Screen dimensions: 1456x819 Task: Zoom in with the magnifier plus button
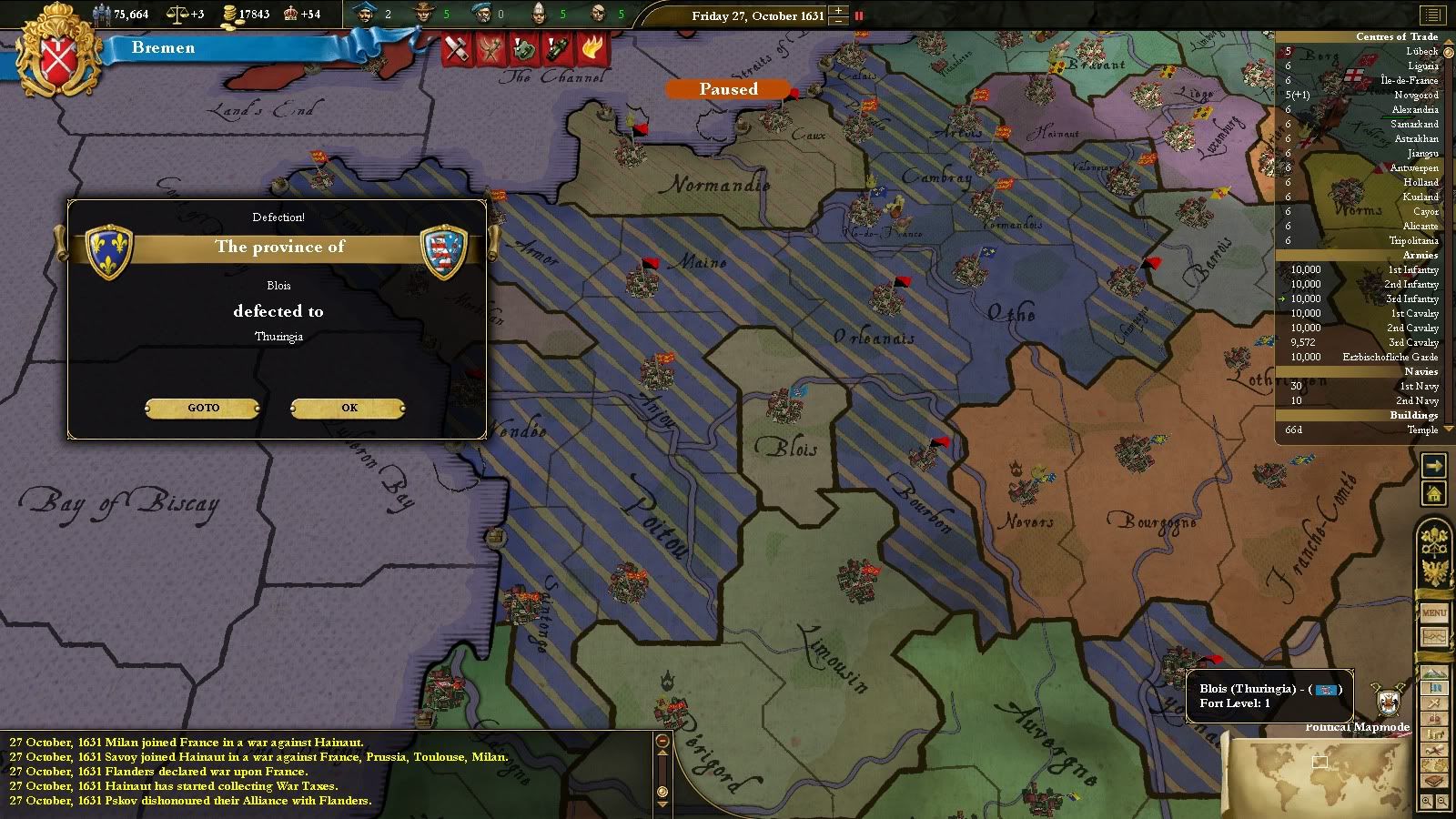1426,802
